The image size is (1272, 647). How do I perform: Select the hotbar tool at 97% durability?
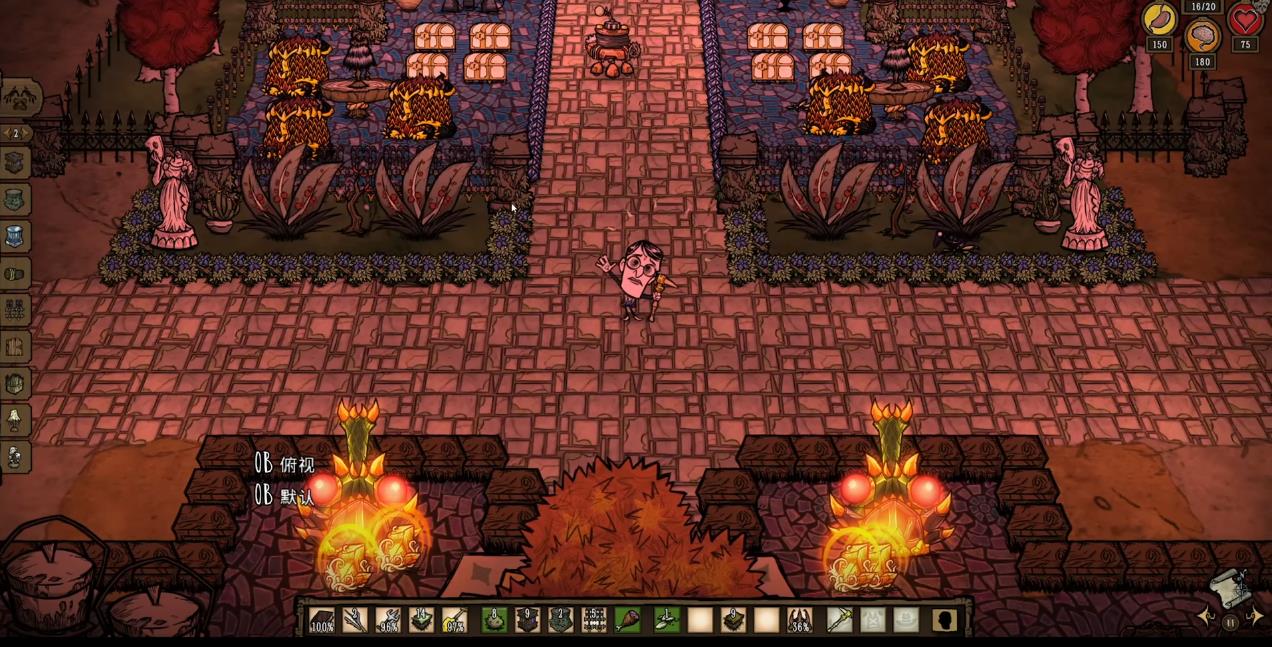(x=455, y=620)
